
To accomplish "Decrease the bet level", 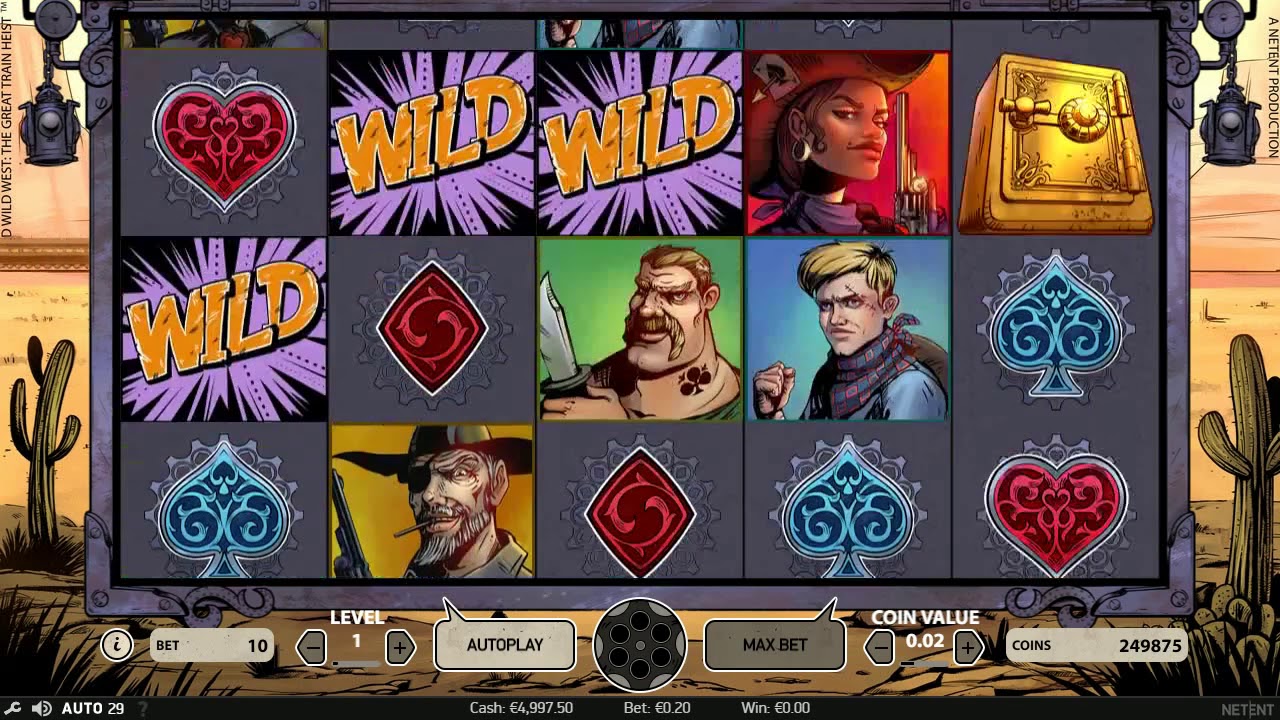I will [313, 648].
